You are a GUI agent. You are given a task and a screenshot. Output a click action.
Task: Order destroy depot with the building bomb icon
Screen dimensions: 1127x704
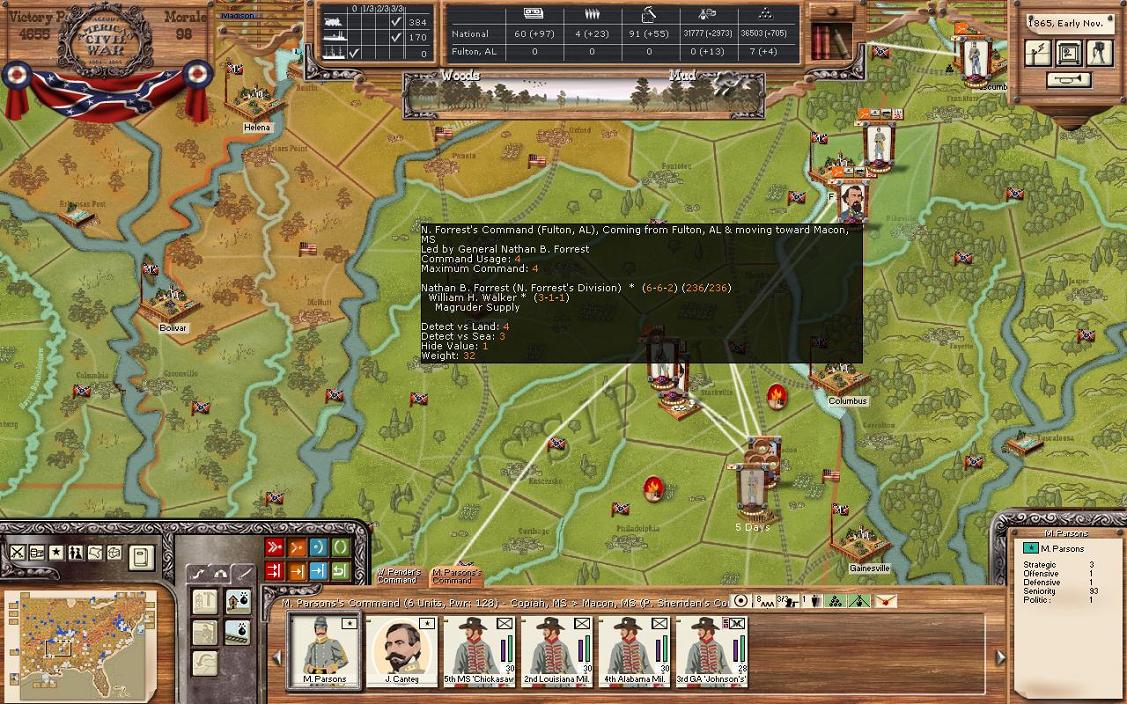(x=237, y=601)
